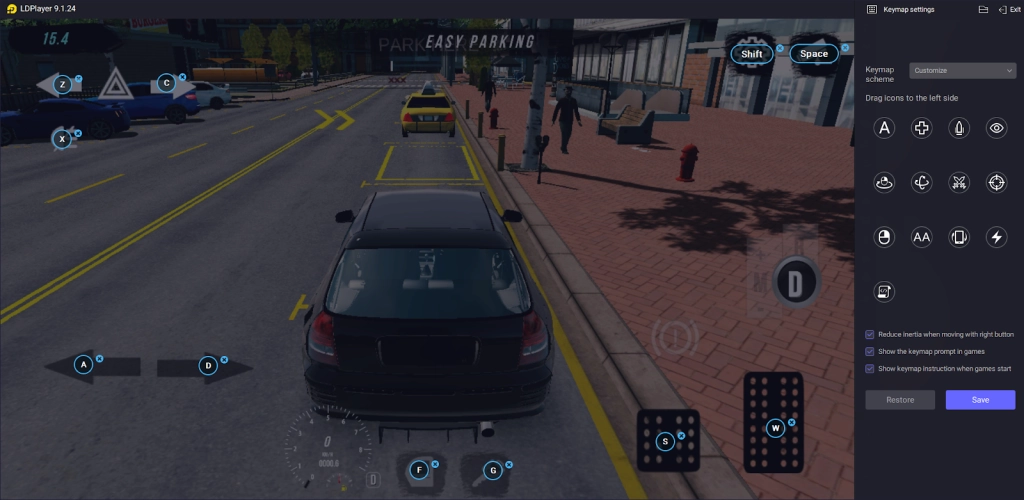Viewport: 1024px width, 500px height.
Task: Tap the right turn signal arrow
Action: pos(172,85)
